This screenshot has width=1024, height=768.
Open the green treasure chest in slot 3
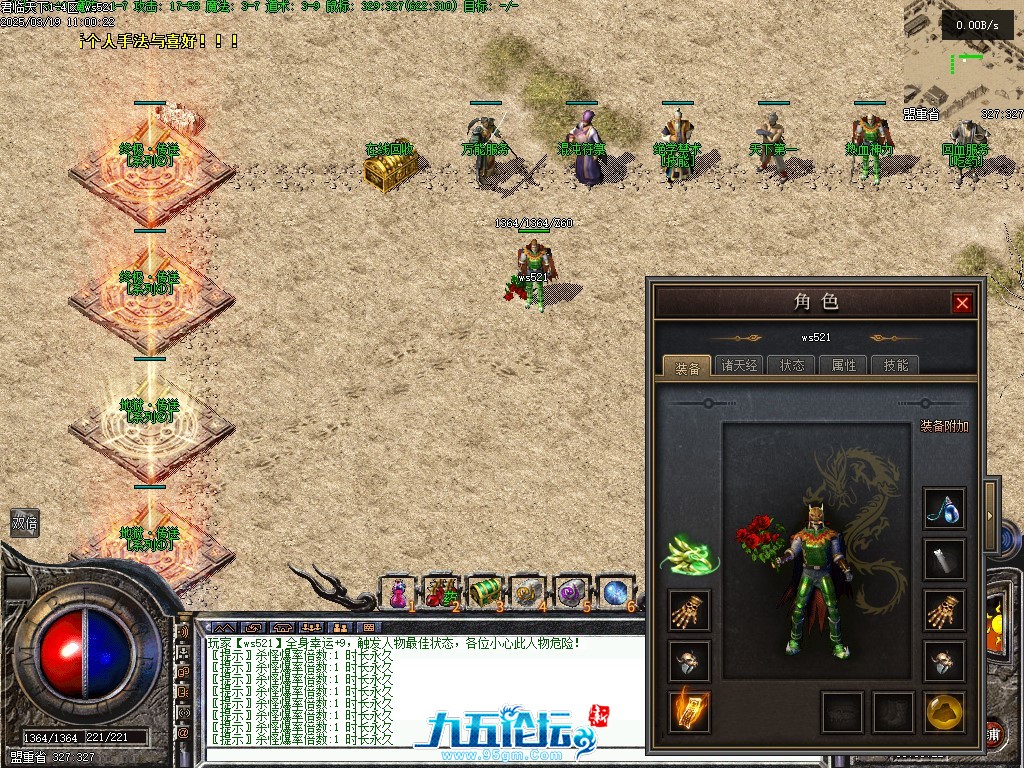click(485, 593)
